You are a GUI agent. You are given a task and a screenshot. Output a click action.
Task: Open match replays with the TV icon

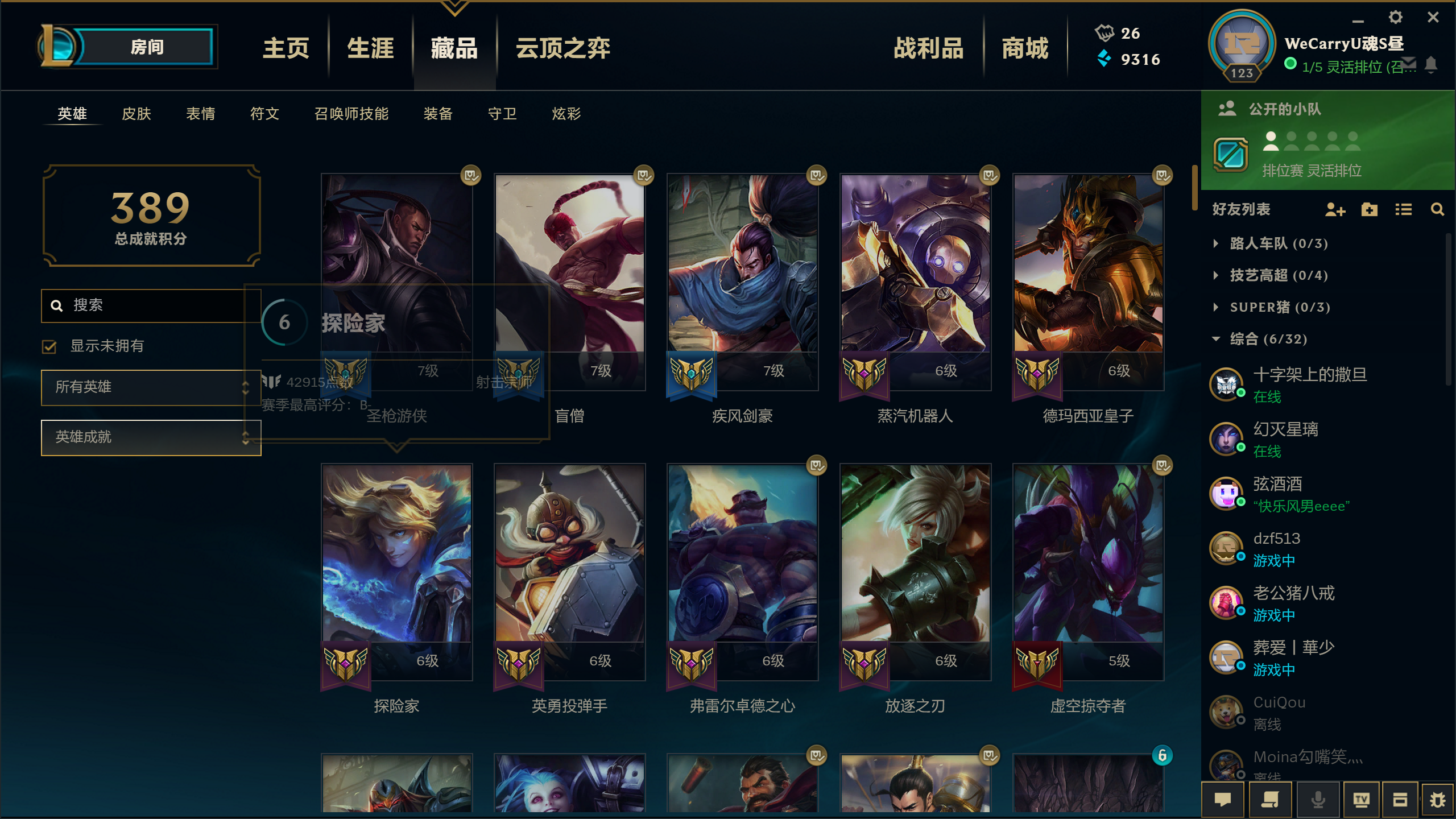click(1362, 799)
